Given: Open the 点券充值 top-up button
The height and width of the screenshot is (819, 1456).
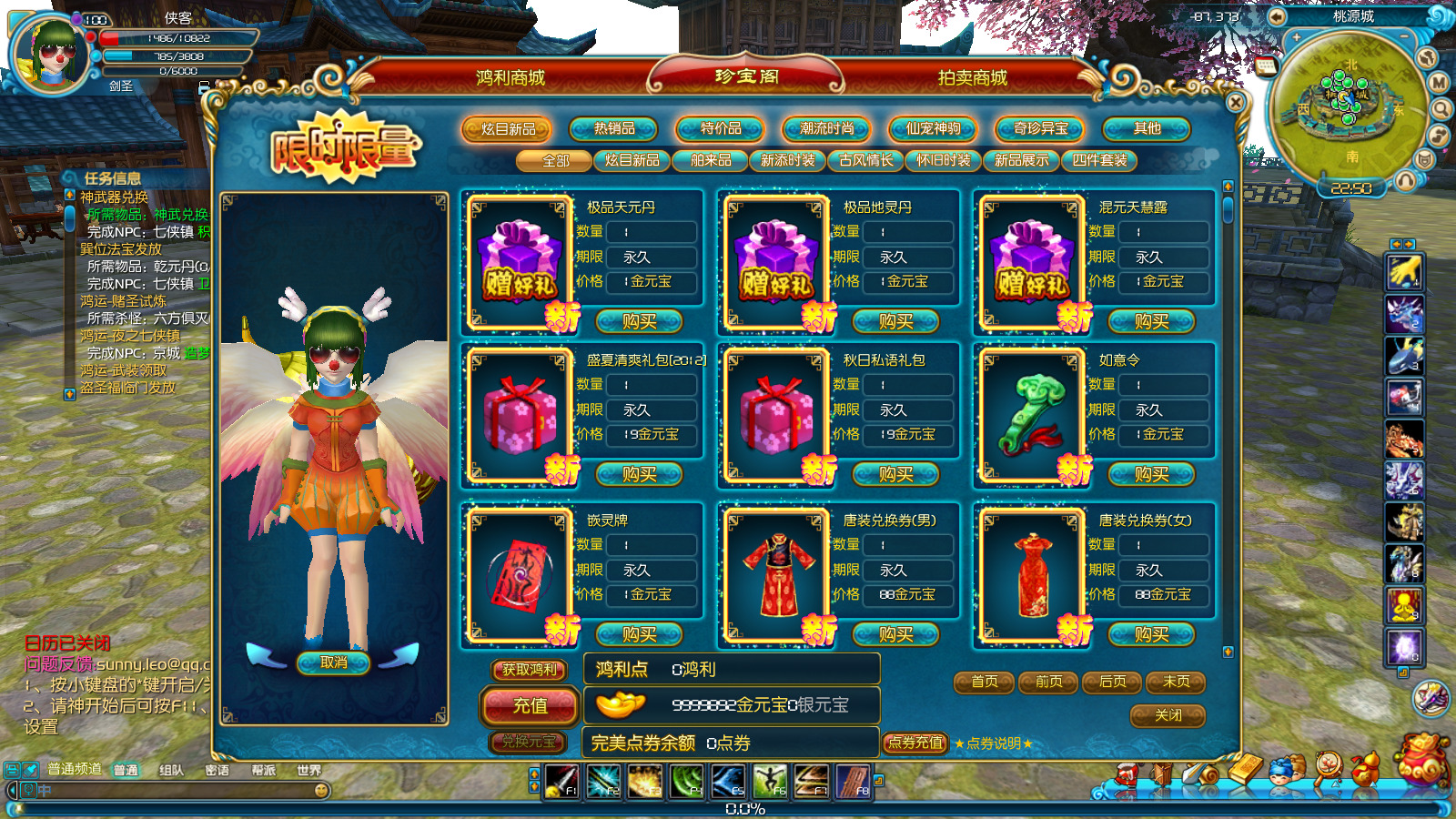Looking at the screenshot, I should point(915,743).
